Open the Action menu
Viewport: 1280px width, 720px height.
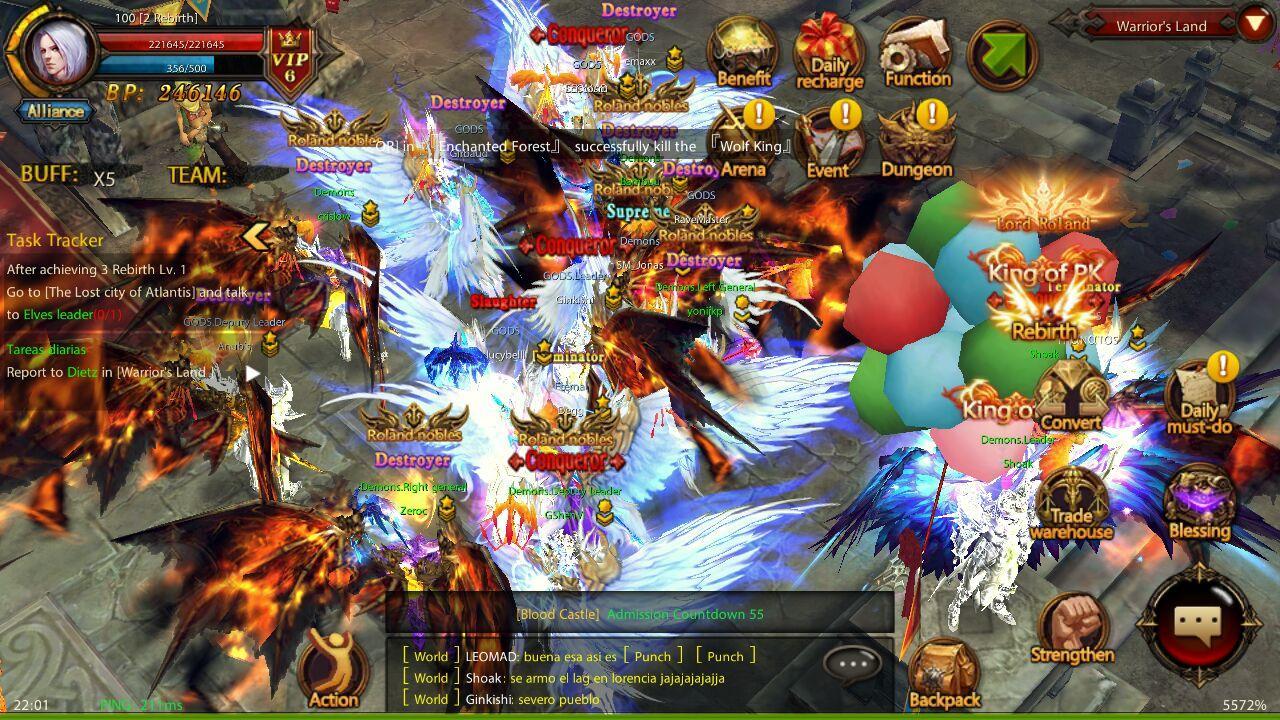[334, 670]
